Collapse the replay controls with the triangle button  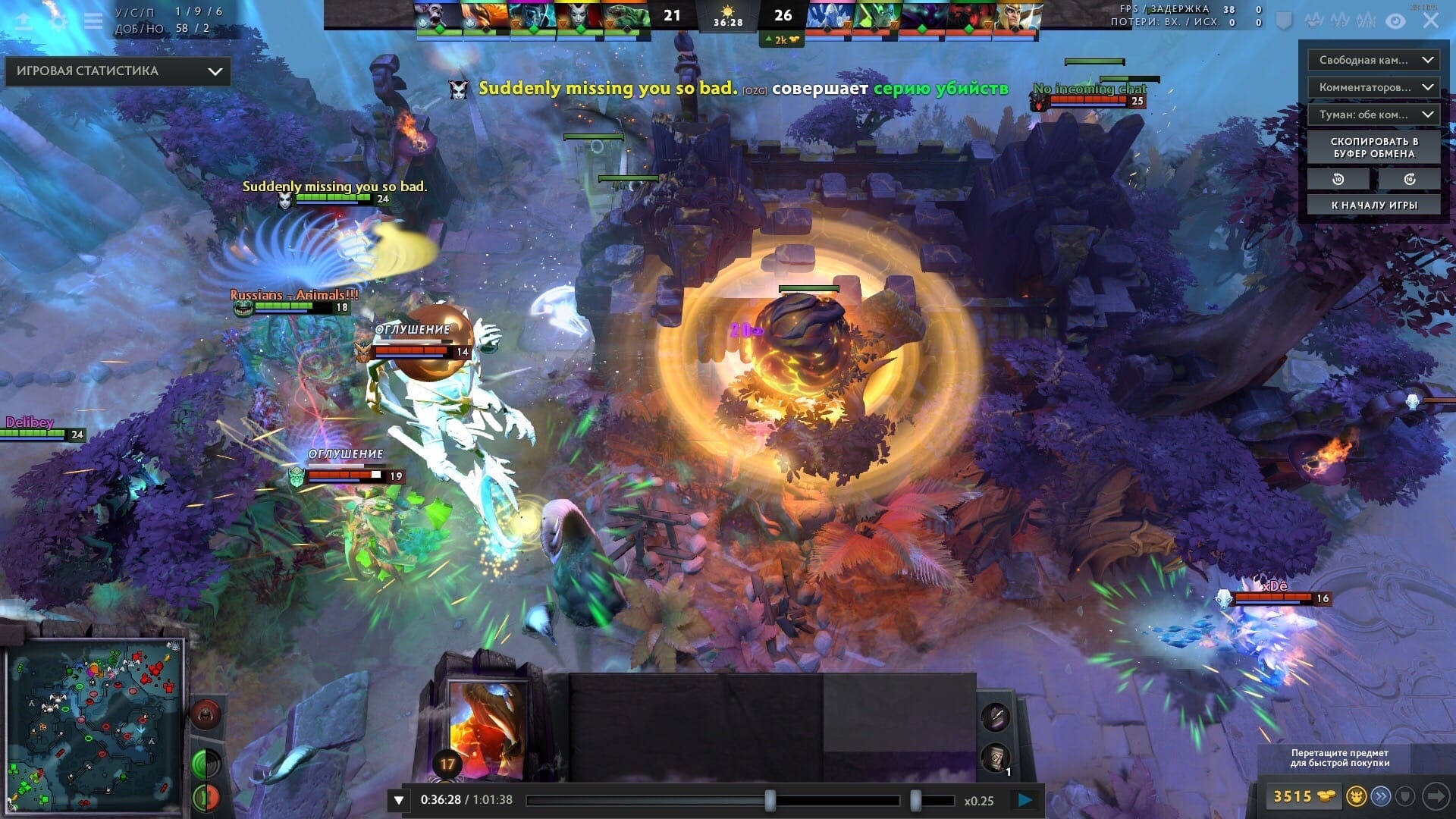tap(399, 800)
